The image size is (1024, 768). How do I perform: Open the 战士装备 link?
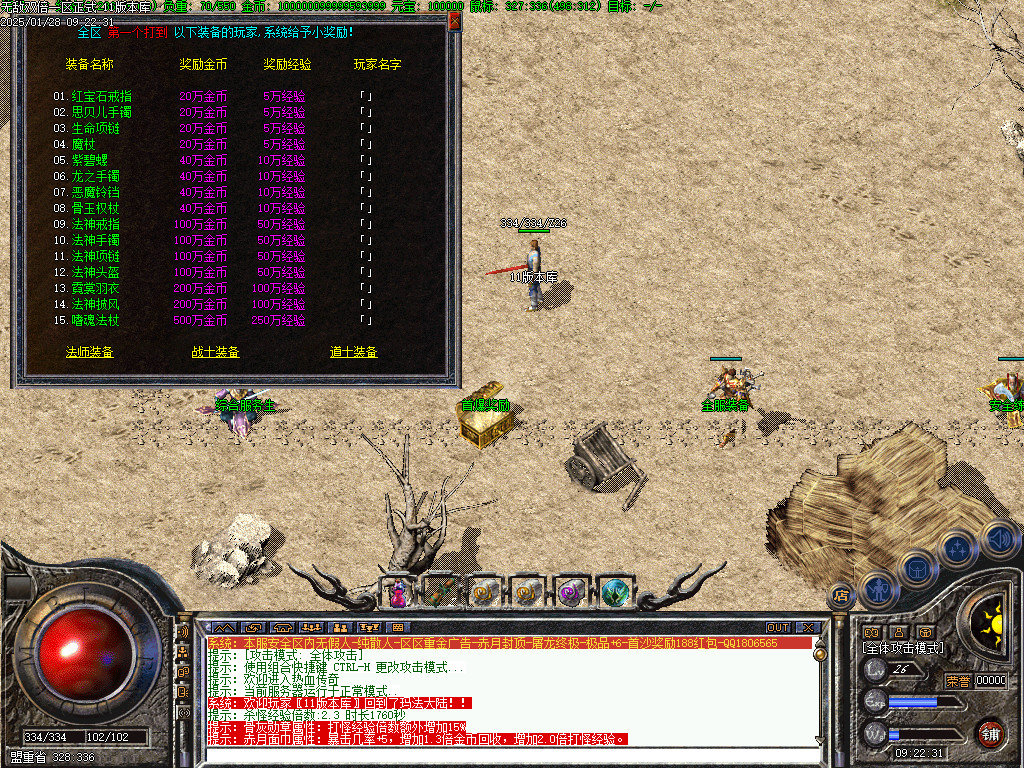coord(216,352)
